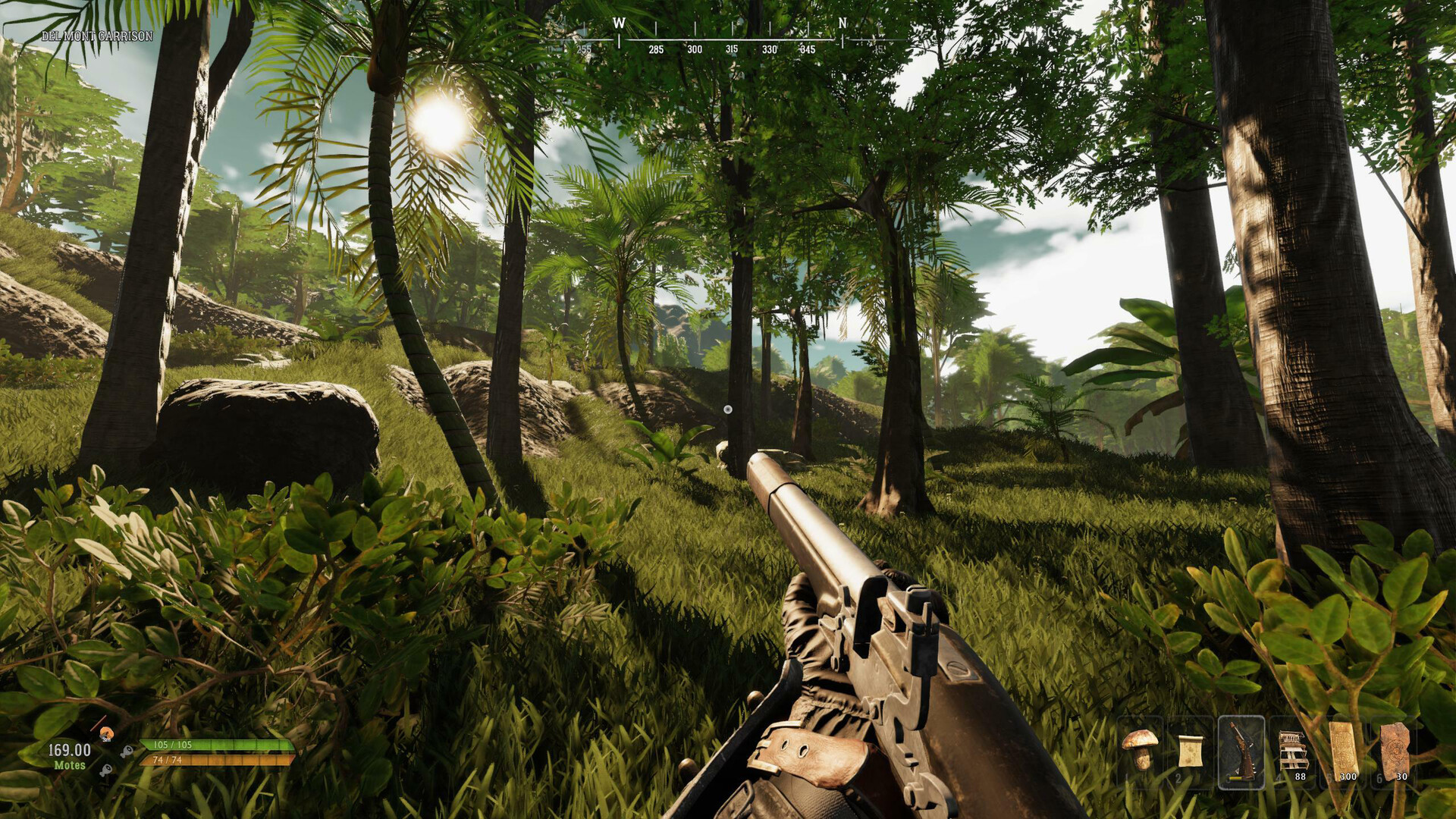Click the DEL MONT GARRISON location label

(98, 35)
